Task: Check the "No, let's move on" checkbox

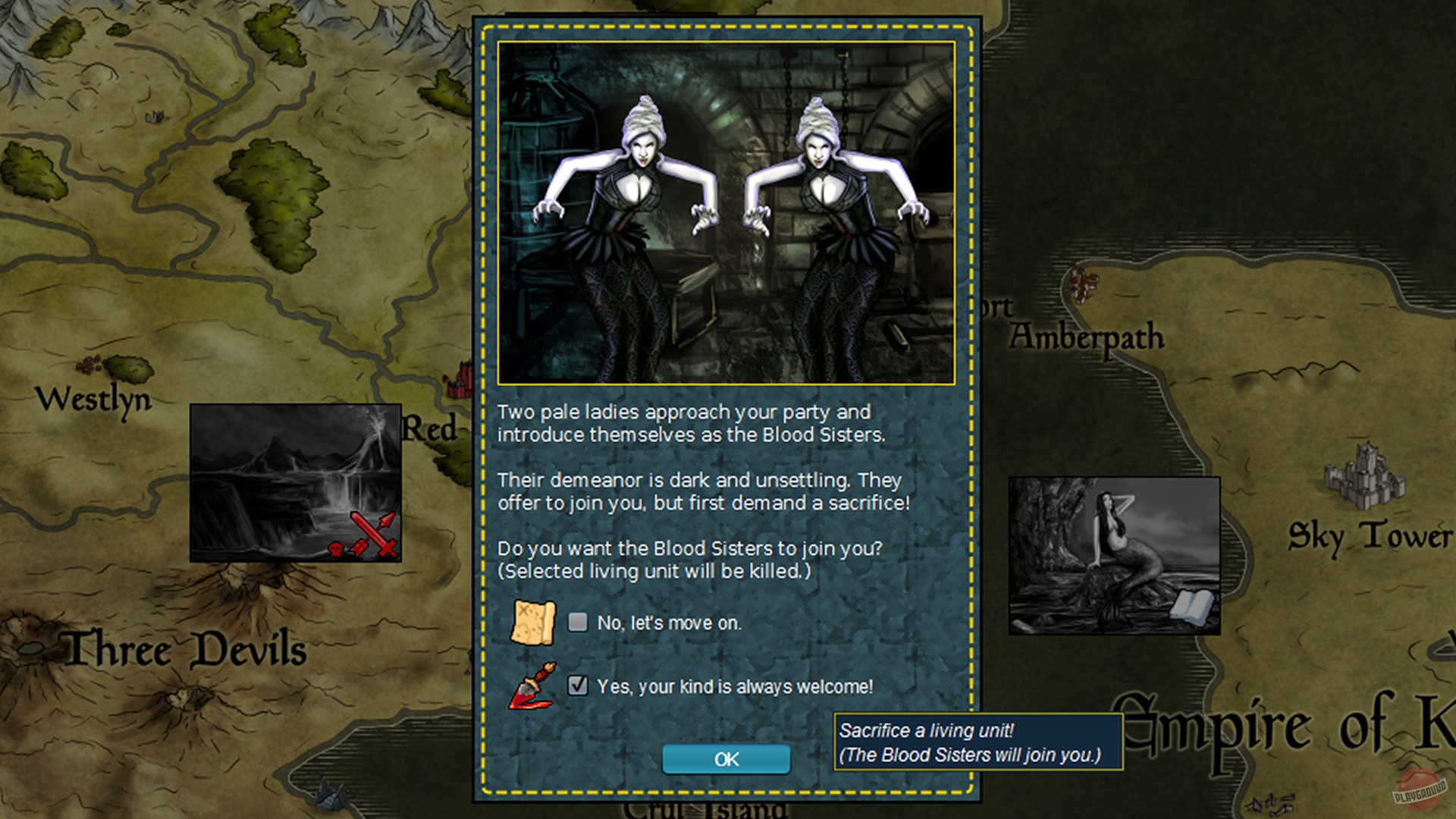Action: [578, 622]
